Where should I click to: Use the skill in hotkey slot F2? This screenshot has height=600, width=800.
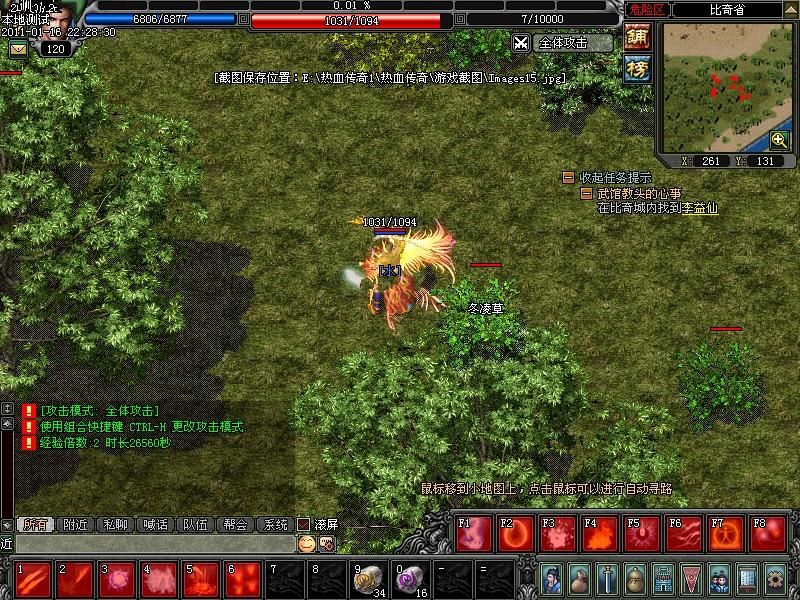[516, 534]
